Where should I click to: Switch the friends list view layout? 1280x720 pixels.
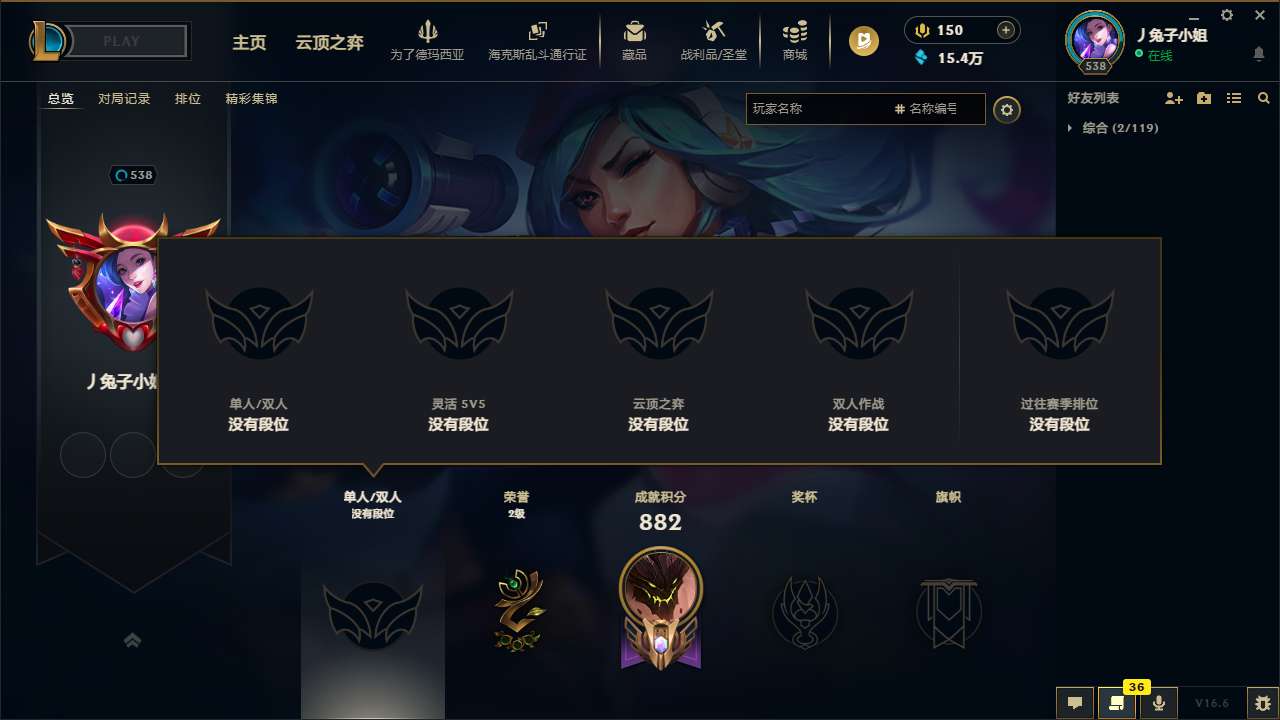[x=1233, y=98]
